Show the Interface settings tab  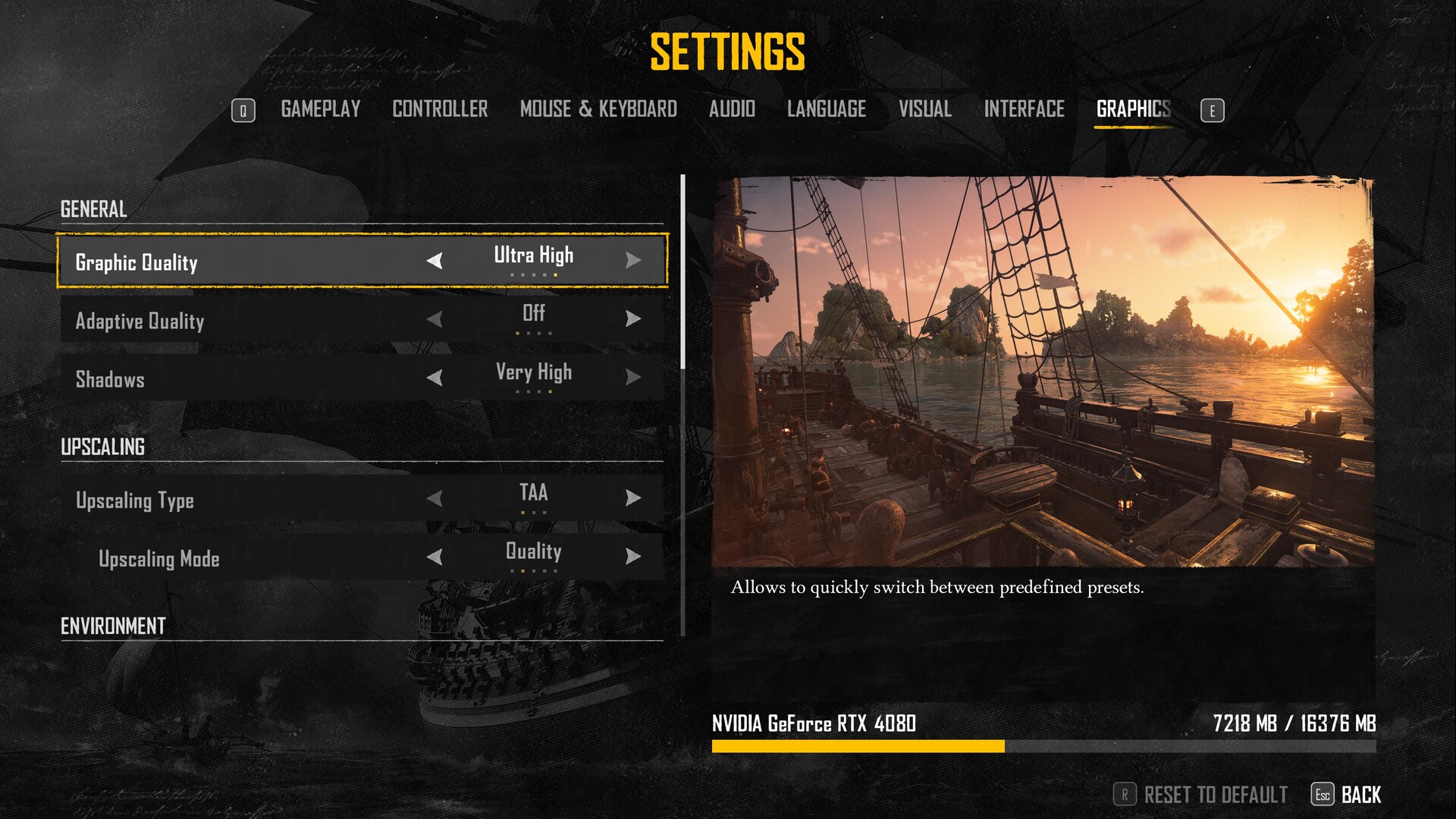[1024, 110]
